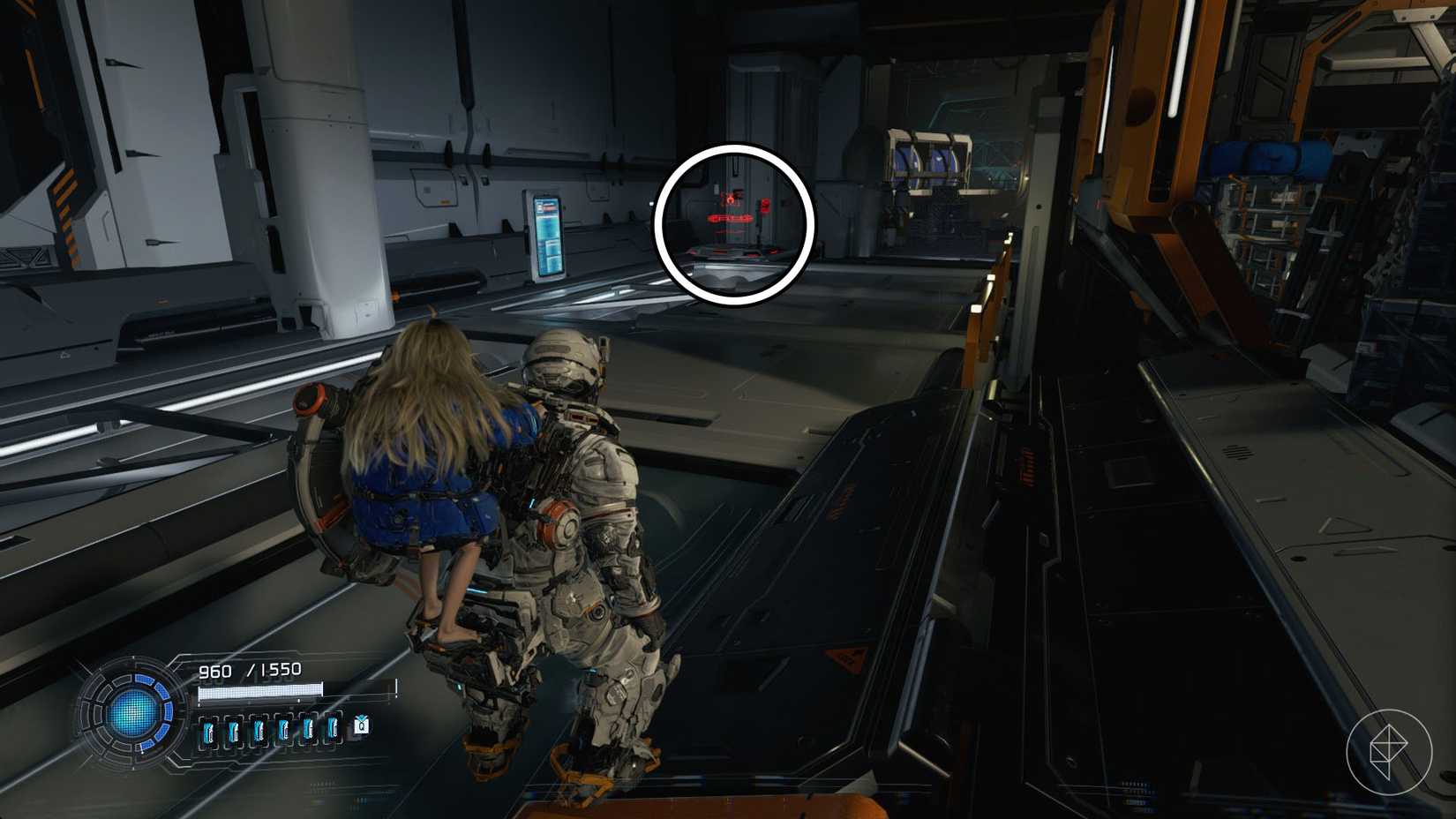Select the second injector icon in the HUD
The width and height of the screenshot is (1456, 819).
pyautogui.click(x=233, y=731)
